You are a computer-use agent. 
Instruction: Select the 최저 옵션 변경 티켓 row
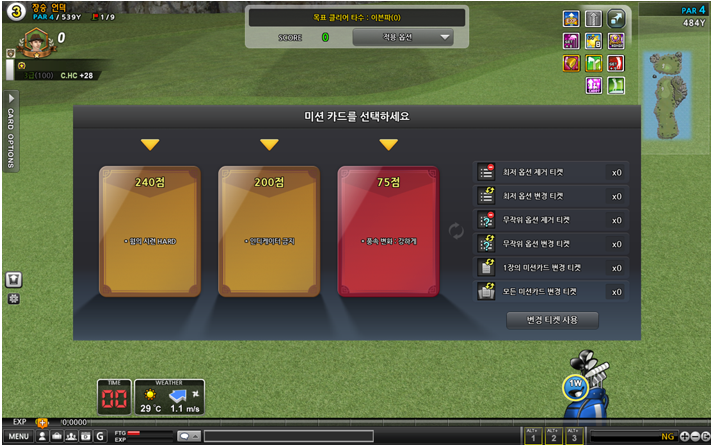pos(550,196)
